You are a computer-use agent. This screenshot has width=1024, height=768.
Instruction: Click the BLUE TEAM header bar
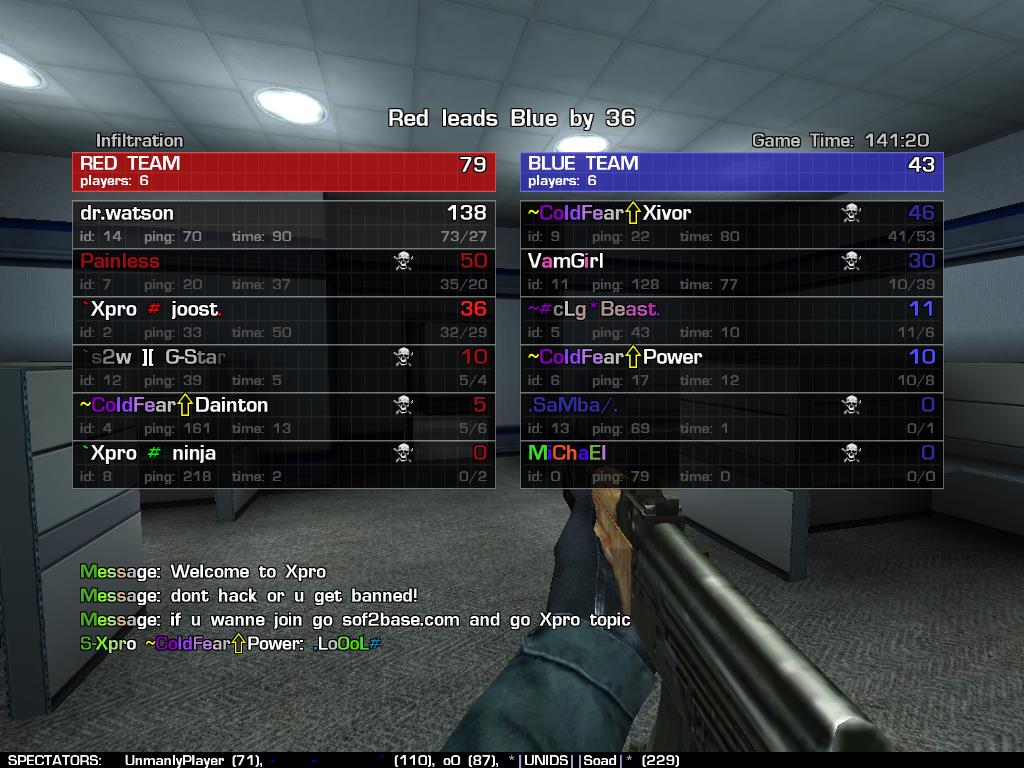point(731,171)
